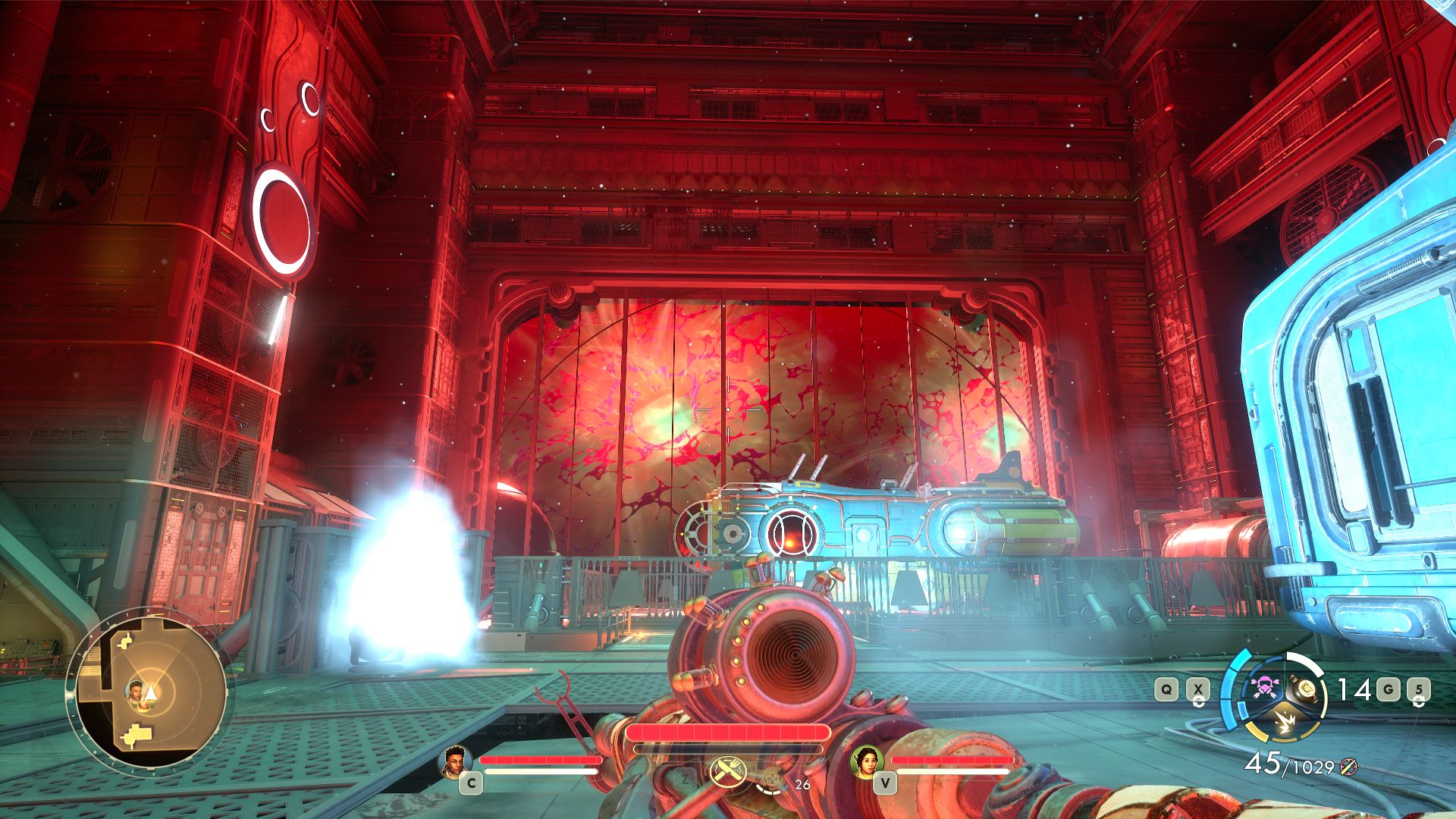Select the companion portrait on the minimap
Viewport: 1456px width, 819px height.
click(x=136, y=691)
